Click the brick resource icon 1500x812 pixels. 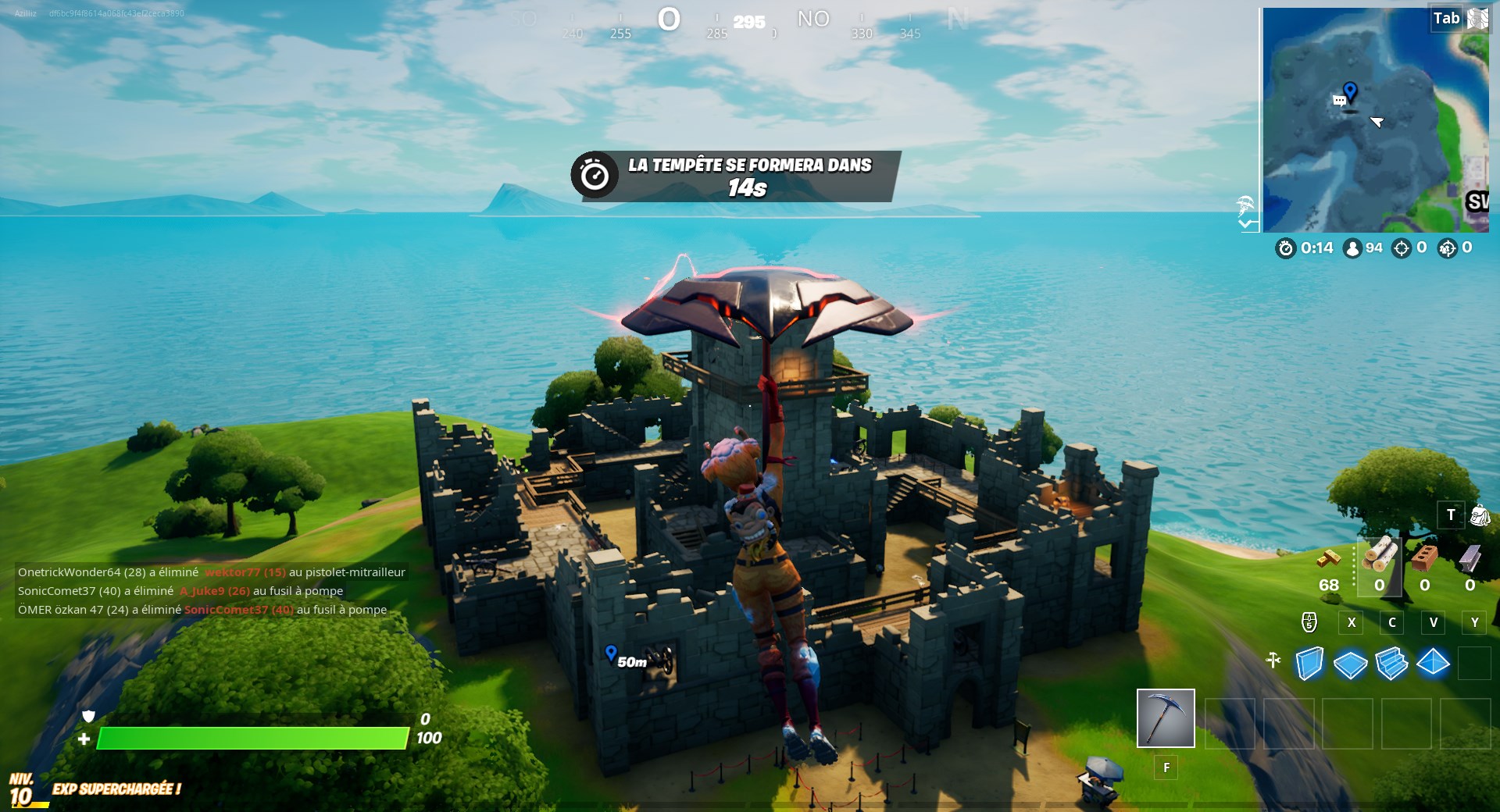tap(1423, 559)
